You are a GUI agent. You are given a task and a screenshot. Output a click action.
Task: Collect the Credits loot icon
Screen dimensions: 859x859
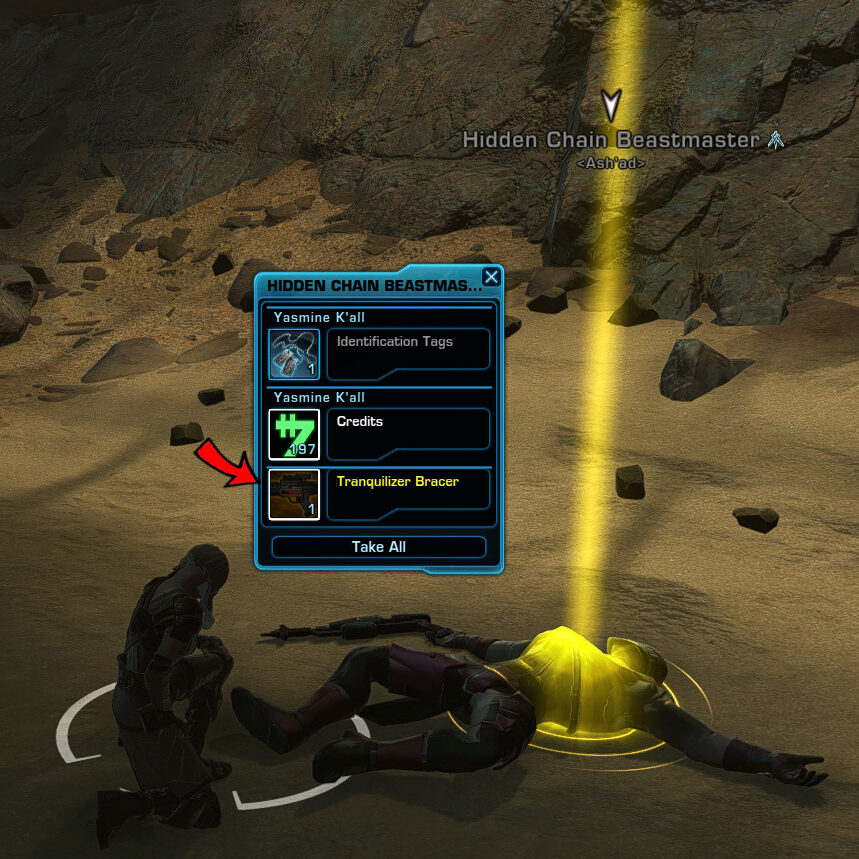294,434
